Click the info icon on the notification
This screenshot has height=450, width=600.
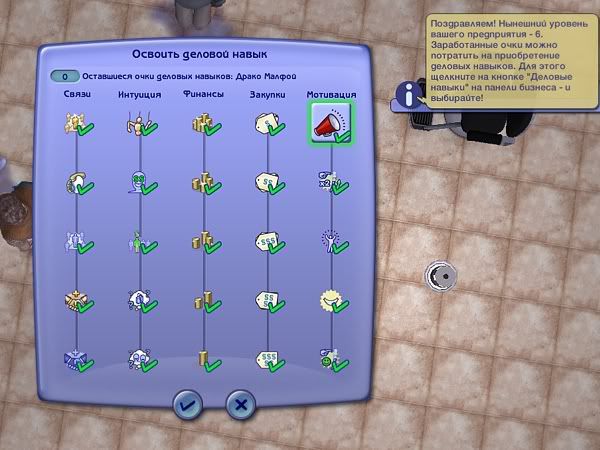(x=413, y=95)
